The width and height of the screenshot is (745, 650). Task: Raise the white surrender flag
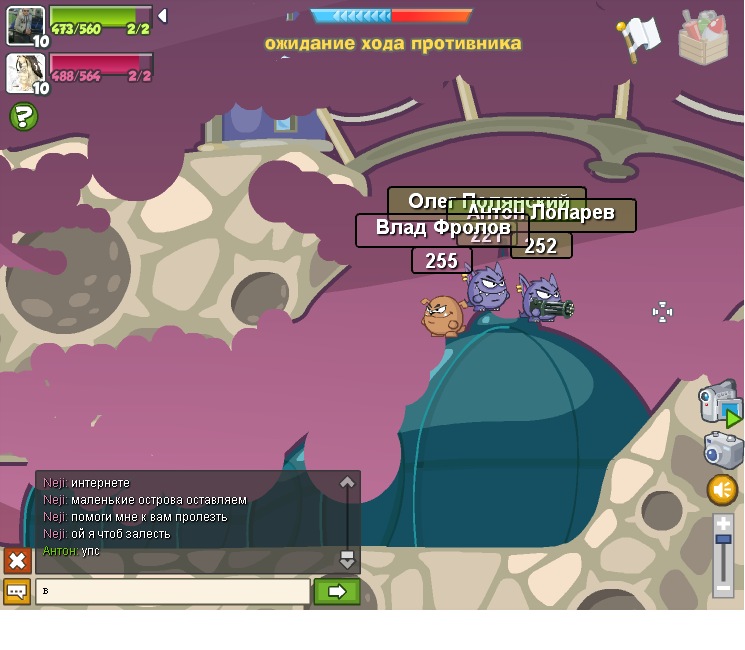(x=637, y=38)
